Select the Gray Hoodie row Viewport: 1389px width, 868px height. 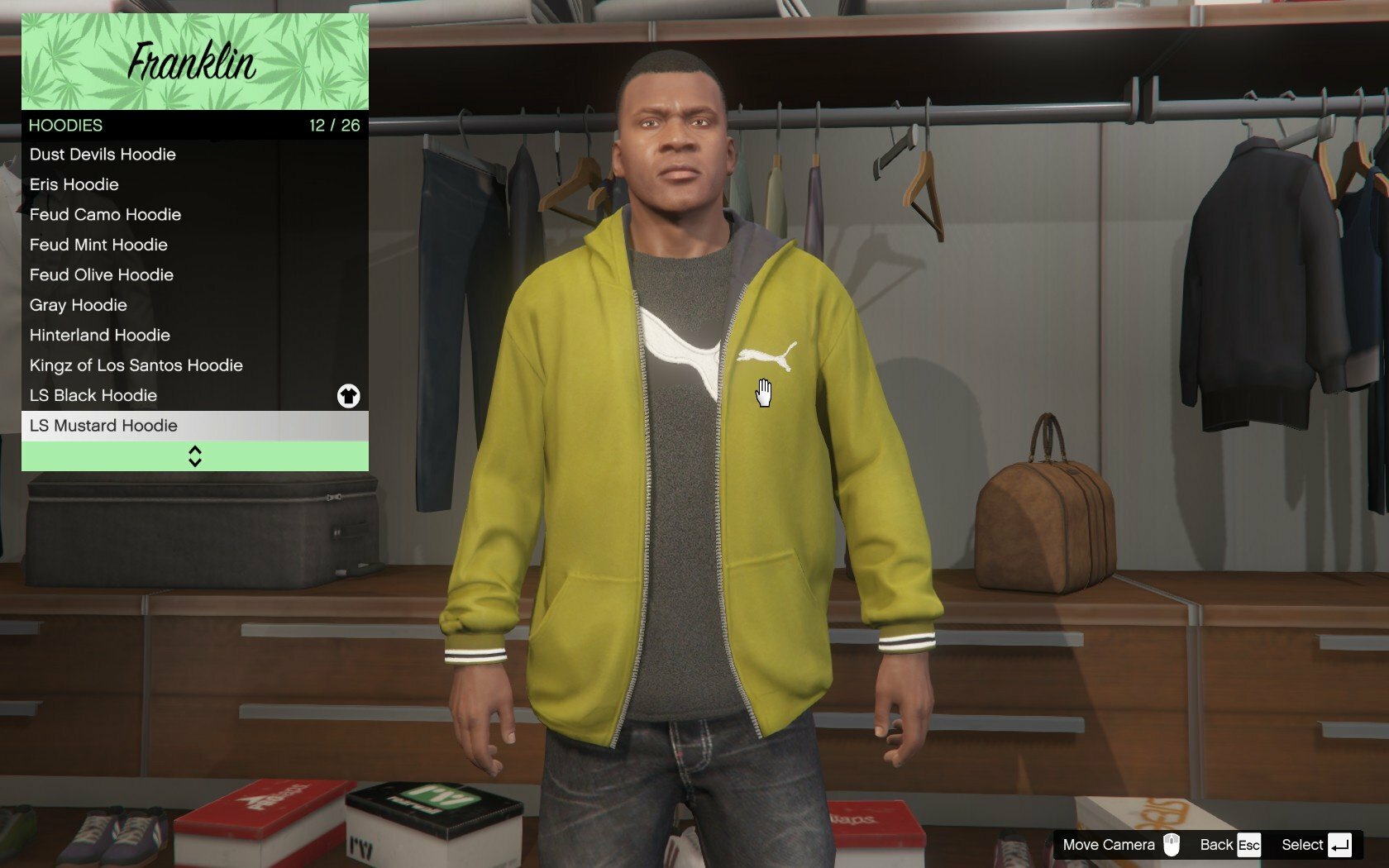click(x=79, y=305)
